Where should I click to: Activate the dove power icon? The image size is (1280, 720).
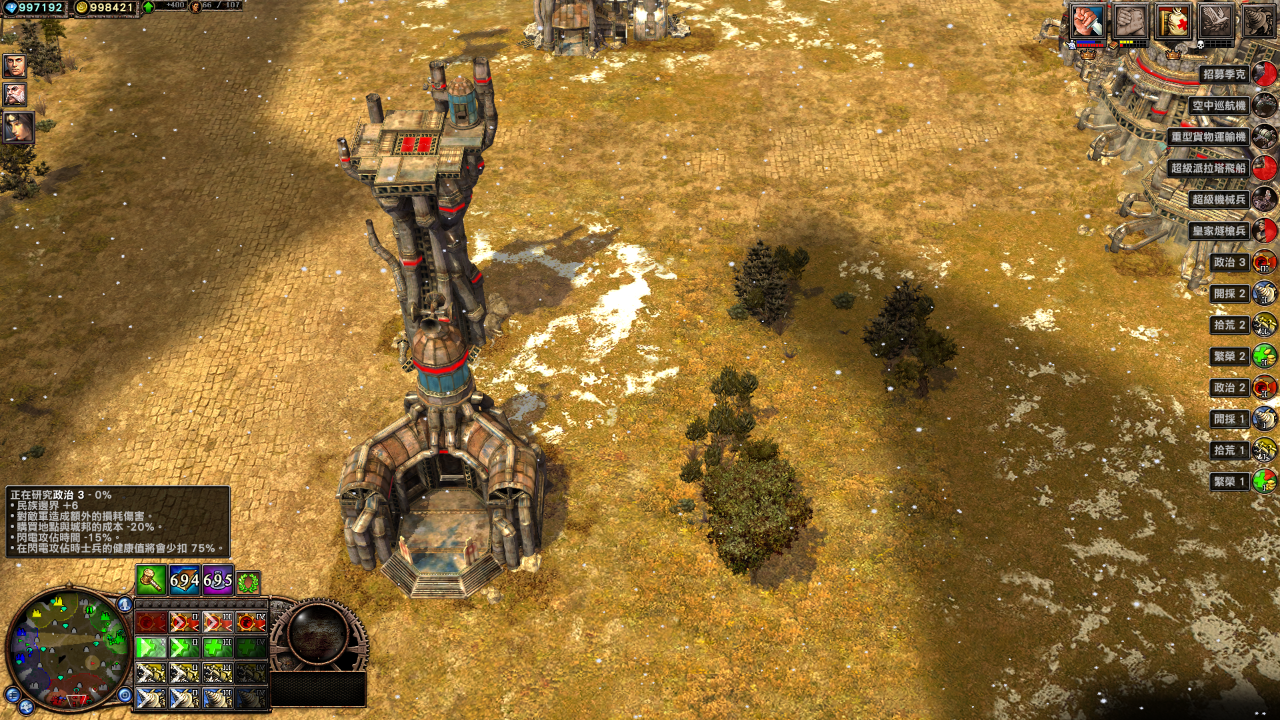point(1216,21)
